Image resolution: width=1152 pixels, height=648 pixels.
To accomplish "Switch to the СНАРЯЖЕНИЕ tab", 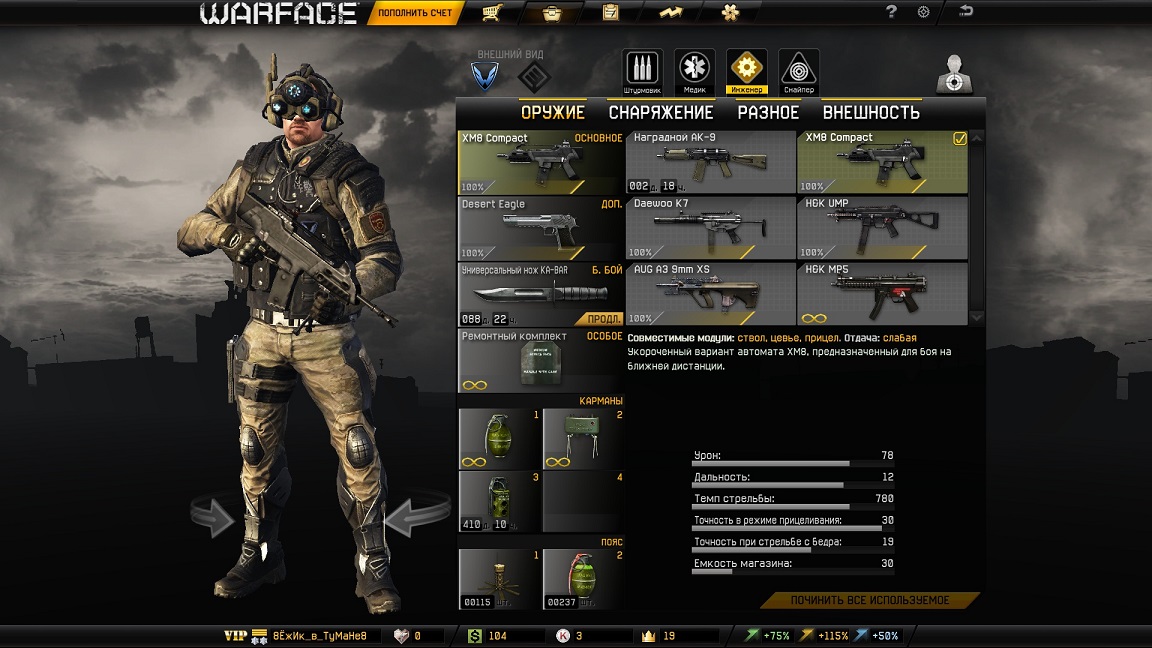I will coord(661,113).
